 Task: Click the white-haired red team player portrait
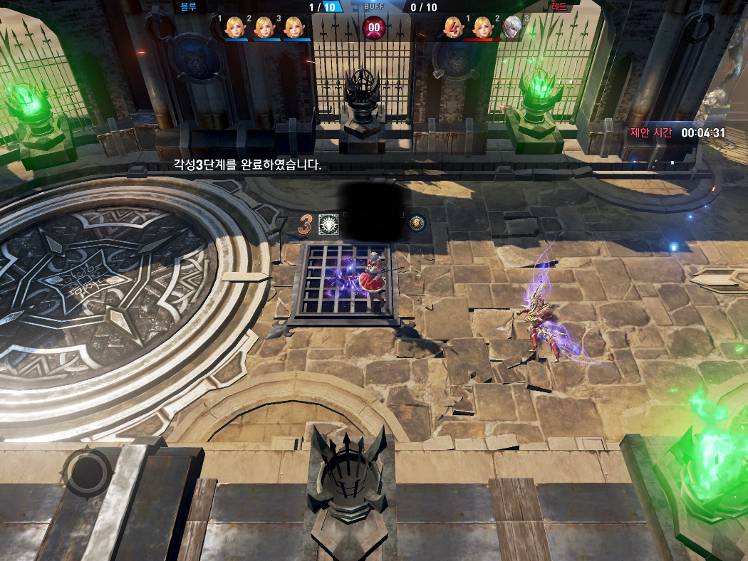[512, 27]
